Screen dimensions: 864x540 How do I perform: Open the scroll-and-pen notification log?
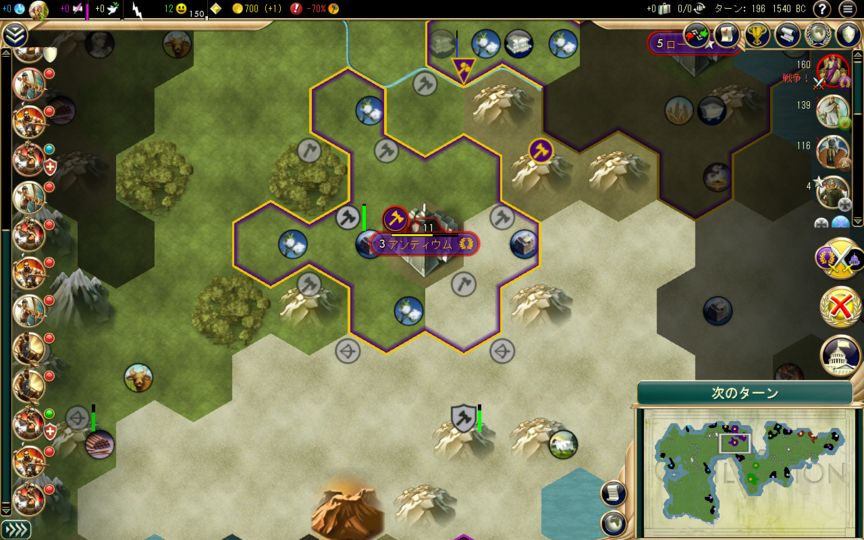click(726, 36)
